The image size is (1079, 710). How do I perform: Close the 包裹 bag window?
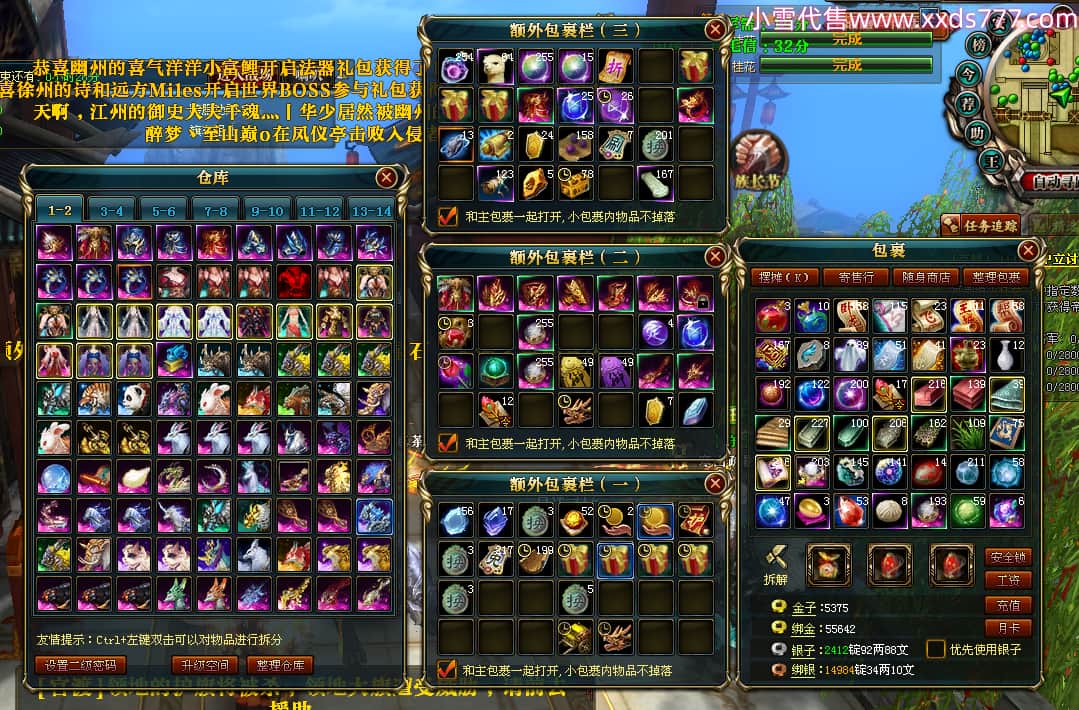[1028, 251]
